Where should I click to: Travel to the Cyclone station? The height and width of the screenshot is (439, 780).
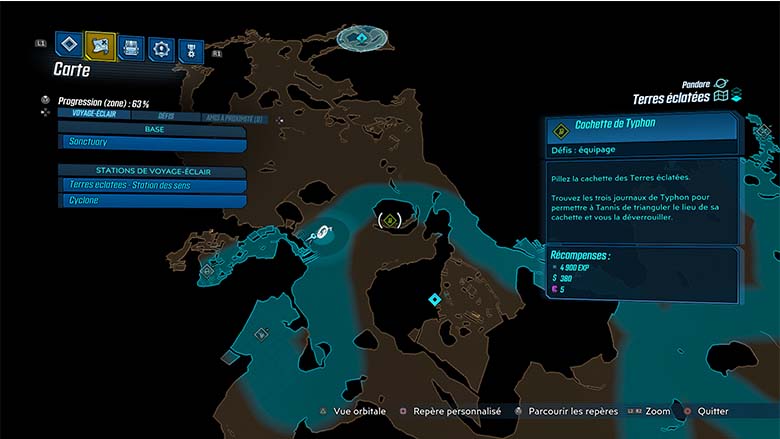152,200
